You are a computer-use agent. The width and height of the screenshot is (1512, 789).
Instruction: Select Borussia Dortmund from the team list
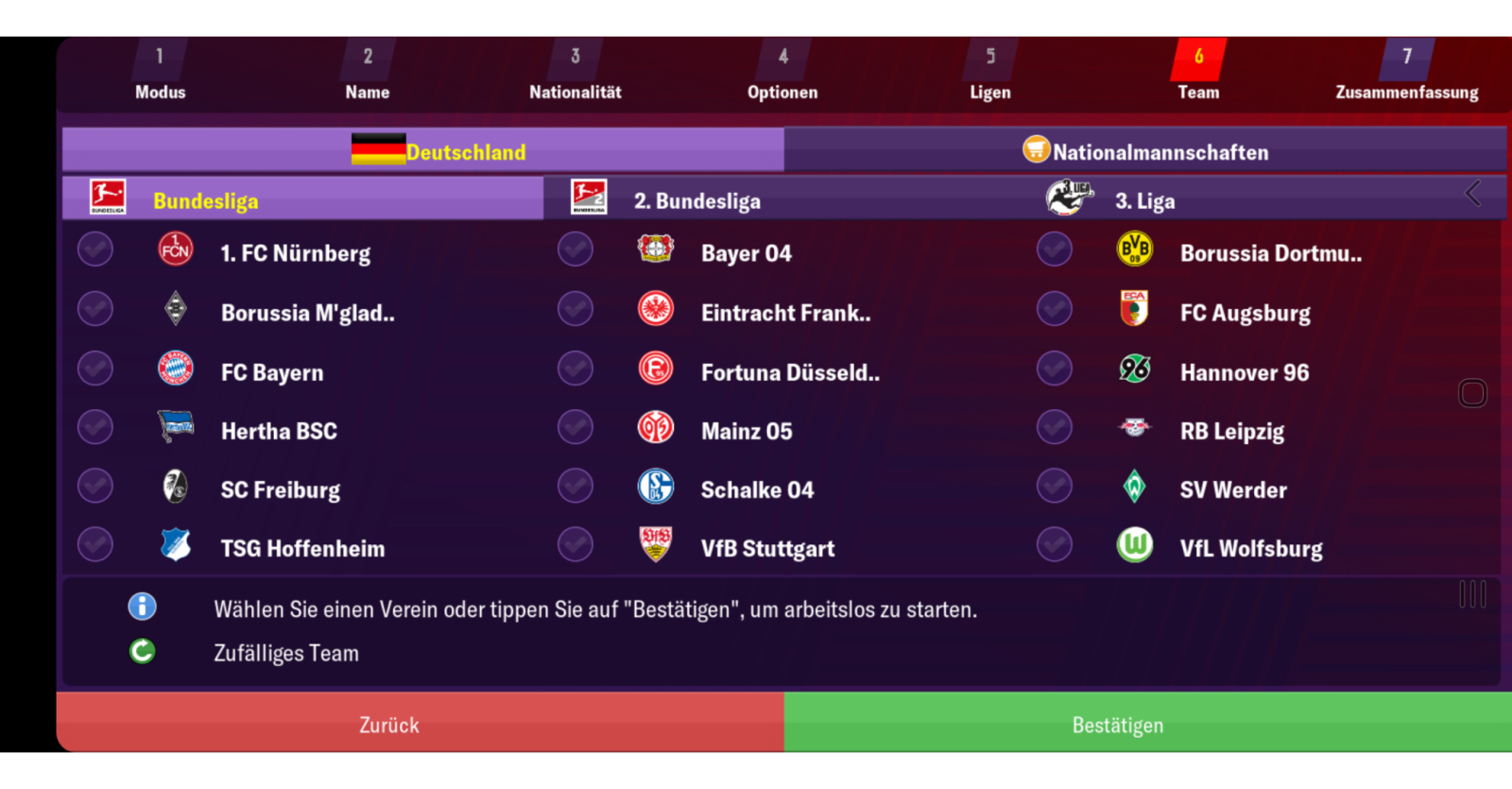coord(1270,253)
